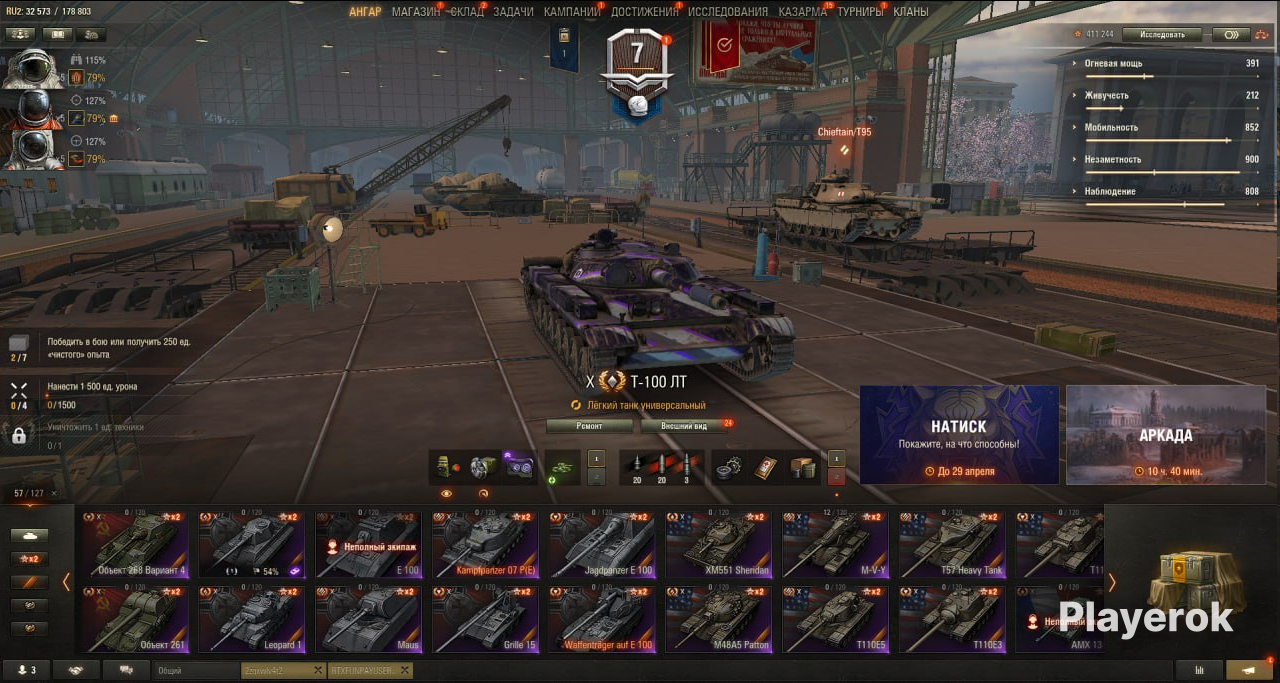
Task: Open the Кланы section
Action: 911,12
